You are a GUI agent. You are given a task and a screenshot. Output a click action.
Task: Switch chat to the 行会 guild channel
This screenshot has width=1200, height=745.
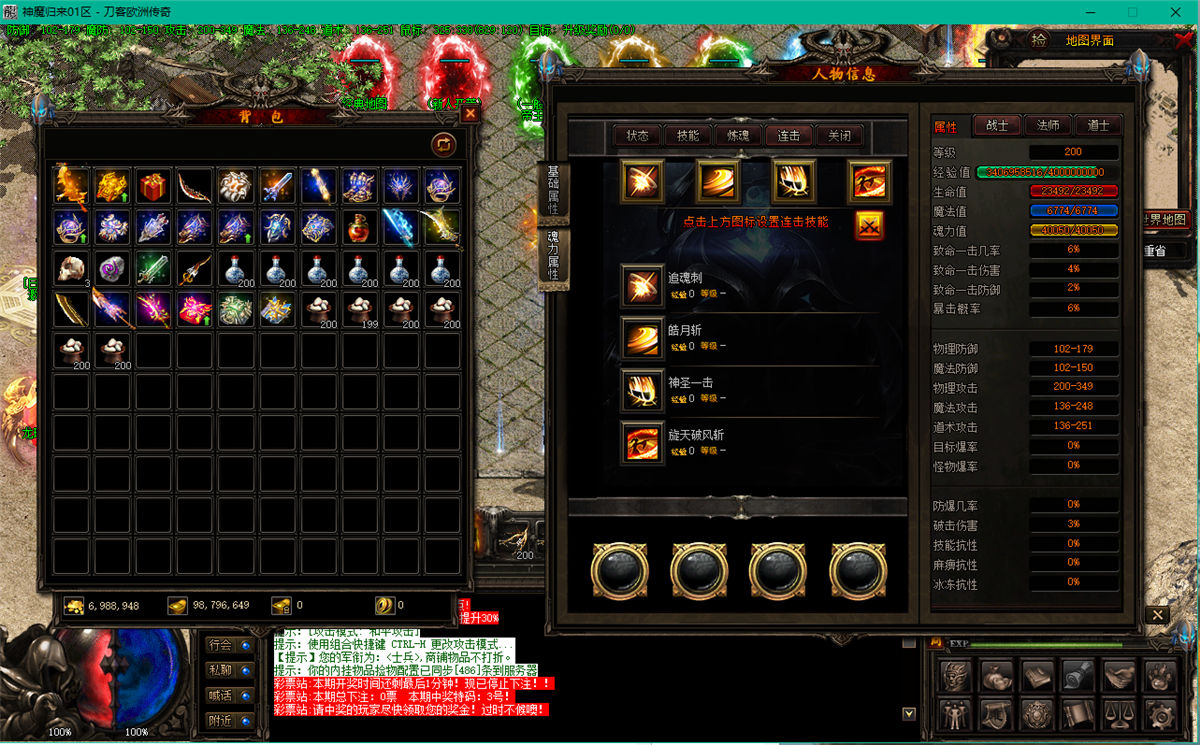pyautogui.click(x=220, y=644)
